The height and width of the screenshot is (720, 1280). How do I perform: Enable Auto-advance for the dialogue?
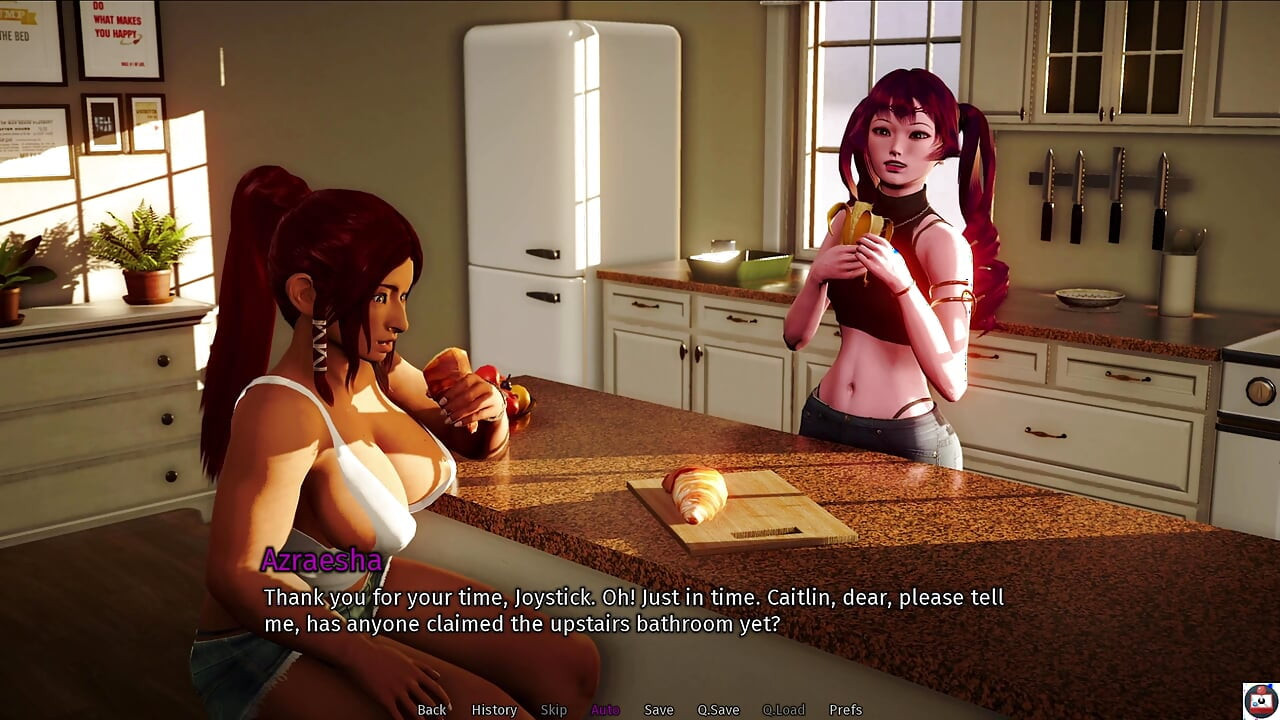tap(605, 710)
